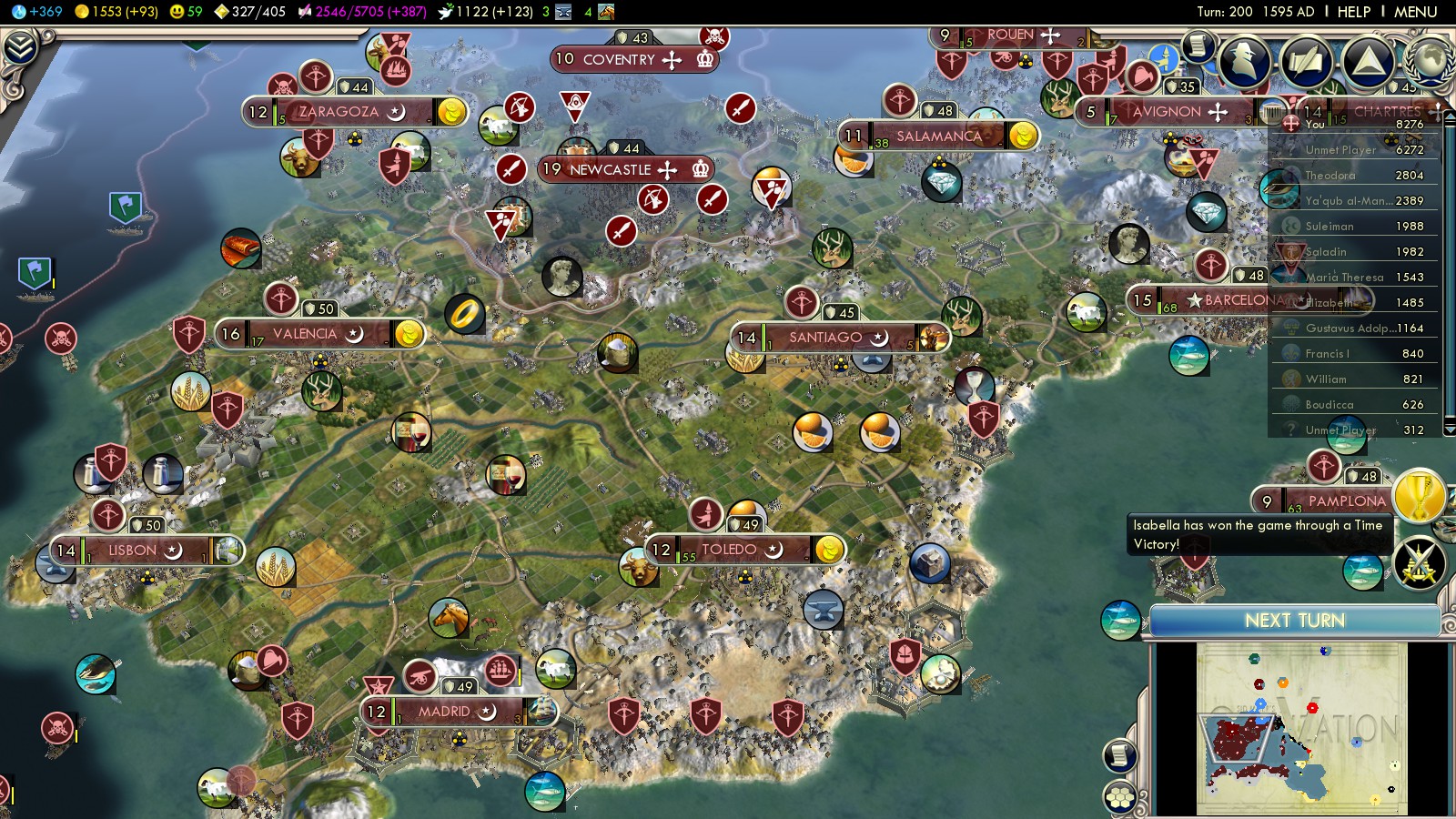Expand the top-left corner menu button
1456x819 pixels.
[x=20, y=47]
